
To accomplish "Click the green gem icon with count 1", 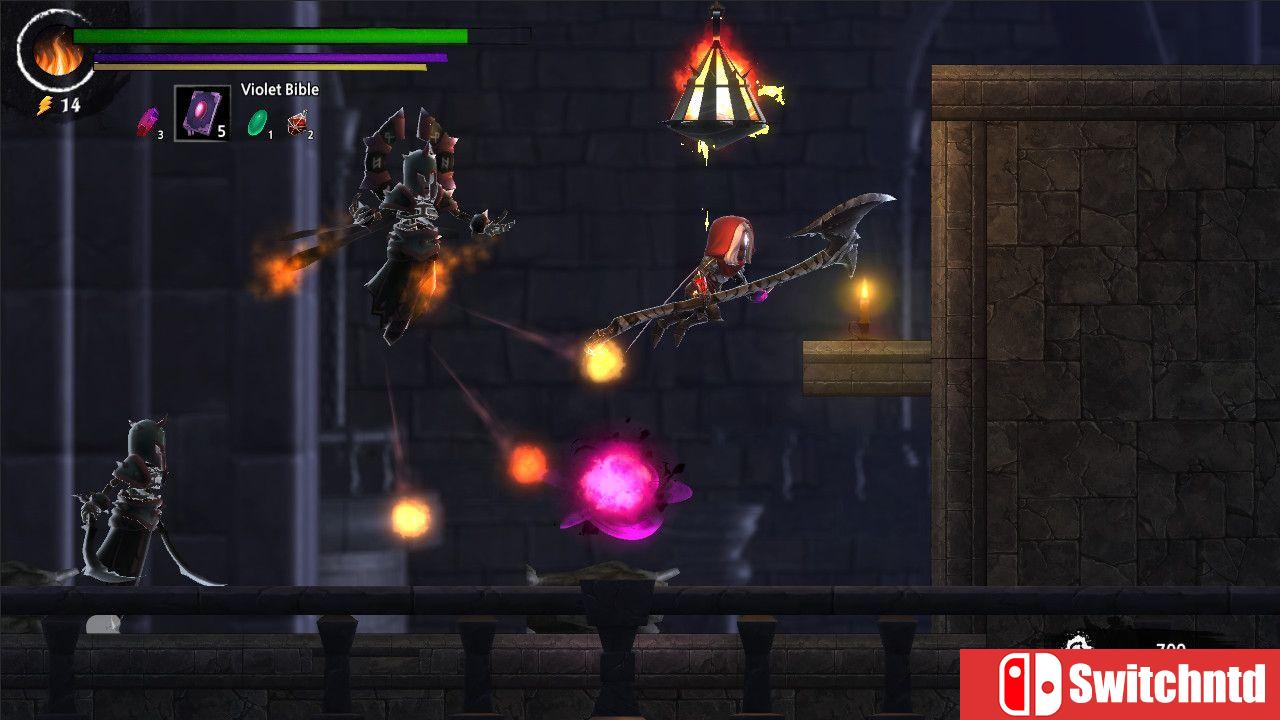I will [x=258, y=122].
